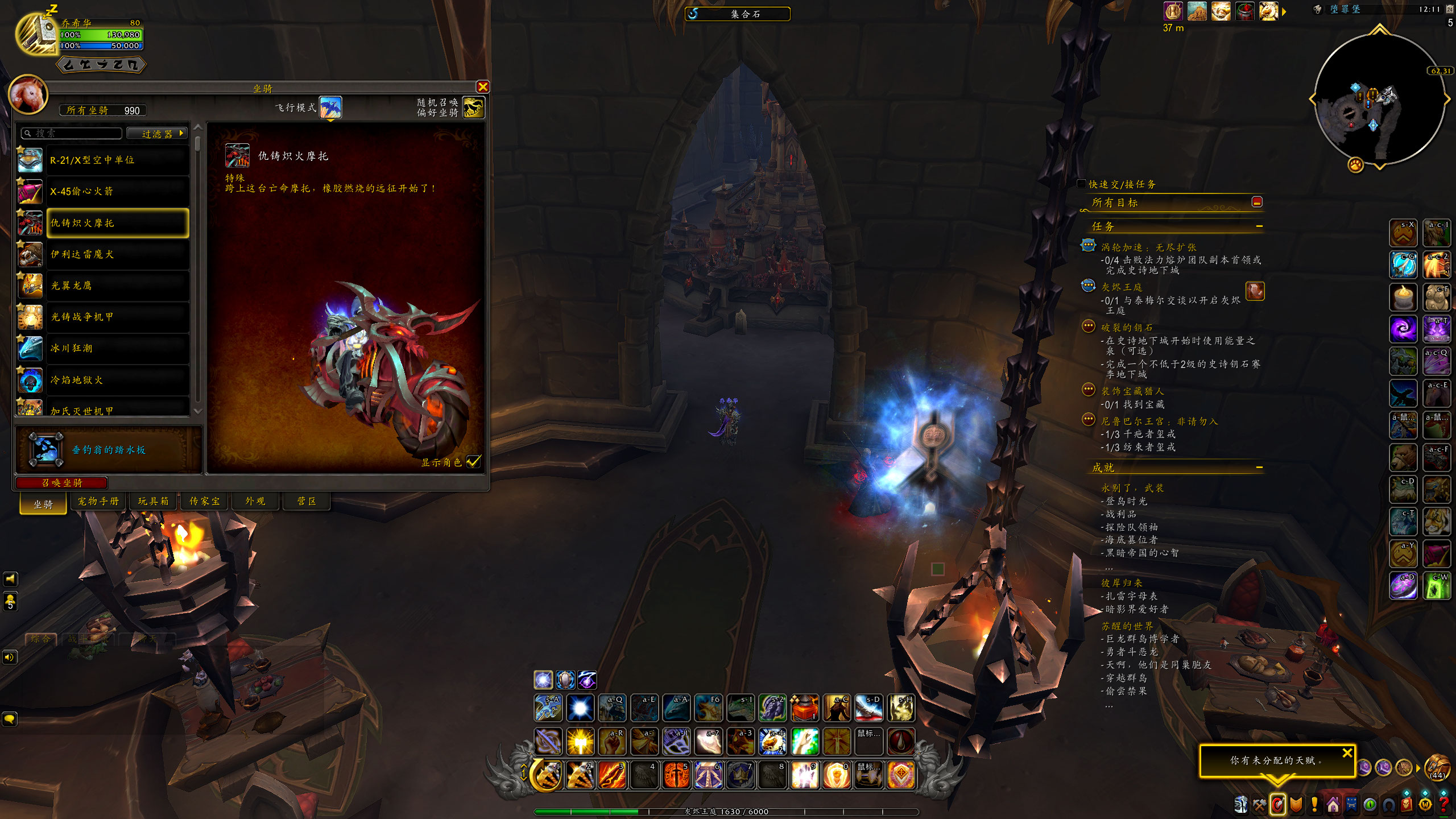Screen dimensions: 1456x819
Task: Switch to the 传家宝 tab
Action: point(204,501)
